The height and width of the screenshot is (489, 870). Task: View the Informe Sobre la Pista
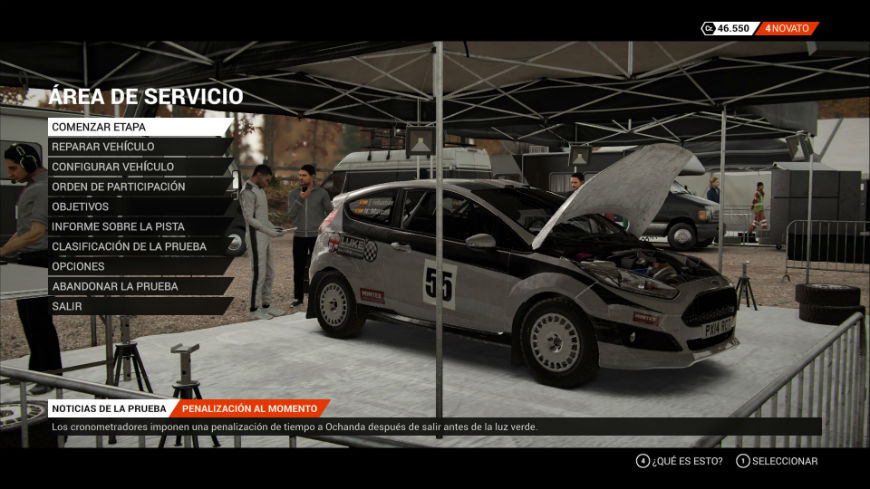pyautogui.click(x=138, y=227)
